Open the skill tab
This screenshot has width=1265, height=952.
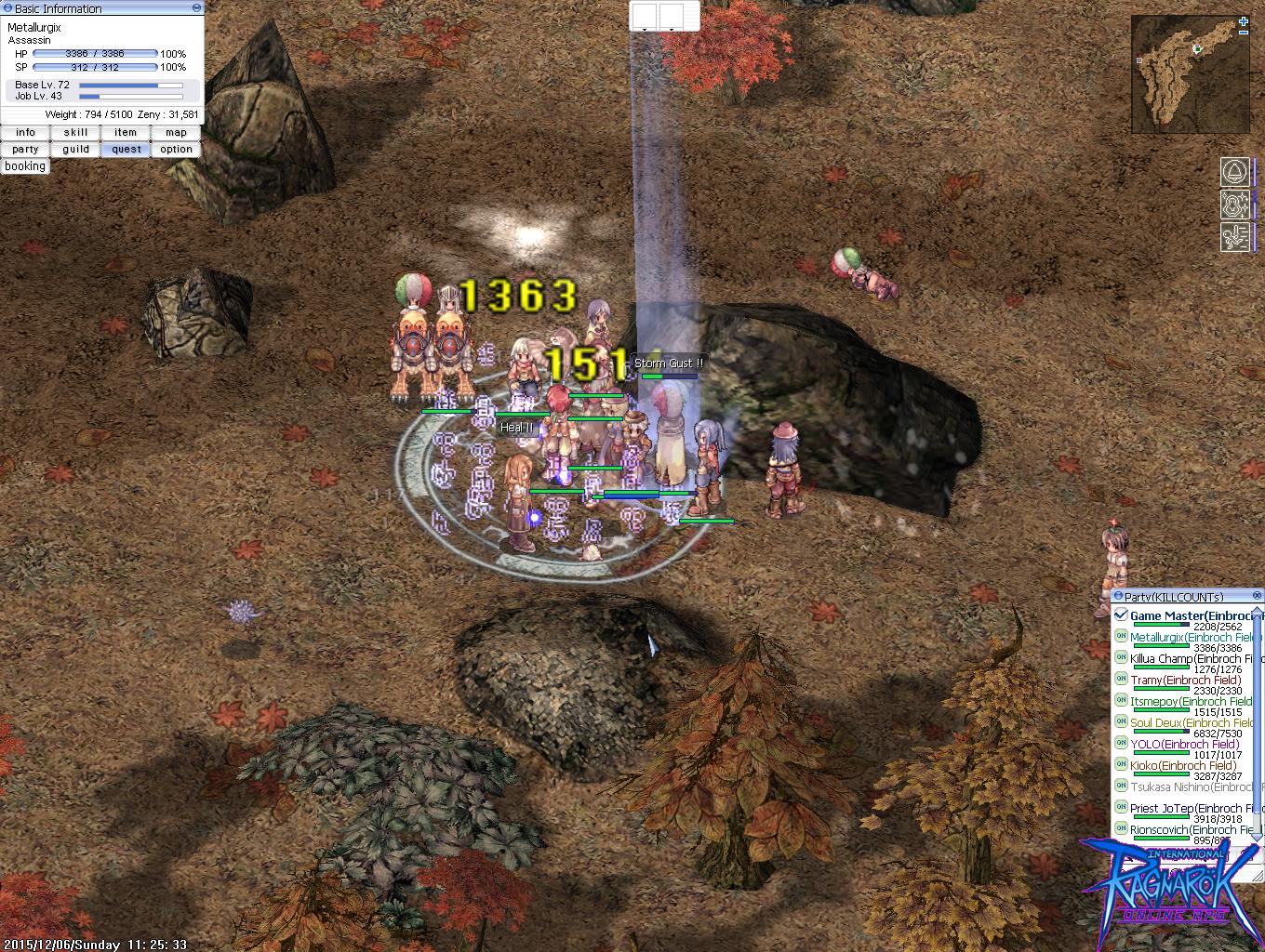[74, 132]
